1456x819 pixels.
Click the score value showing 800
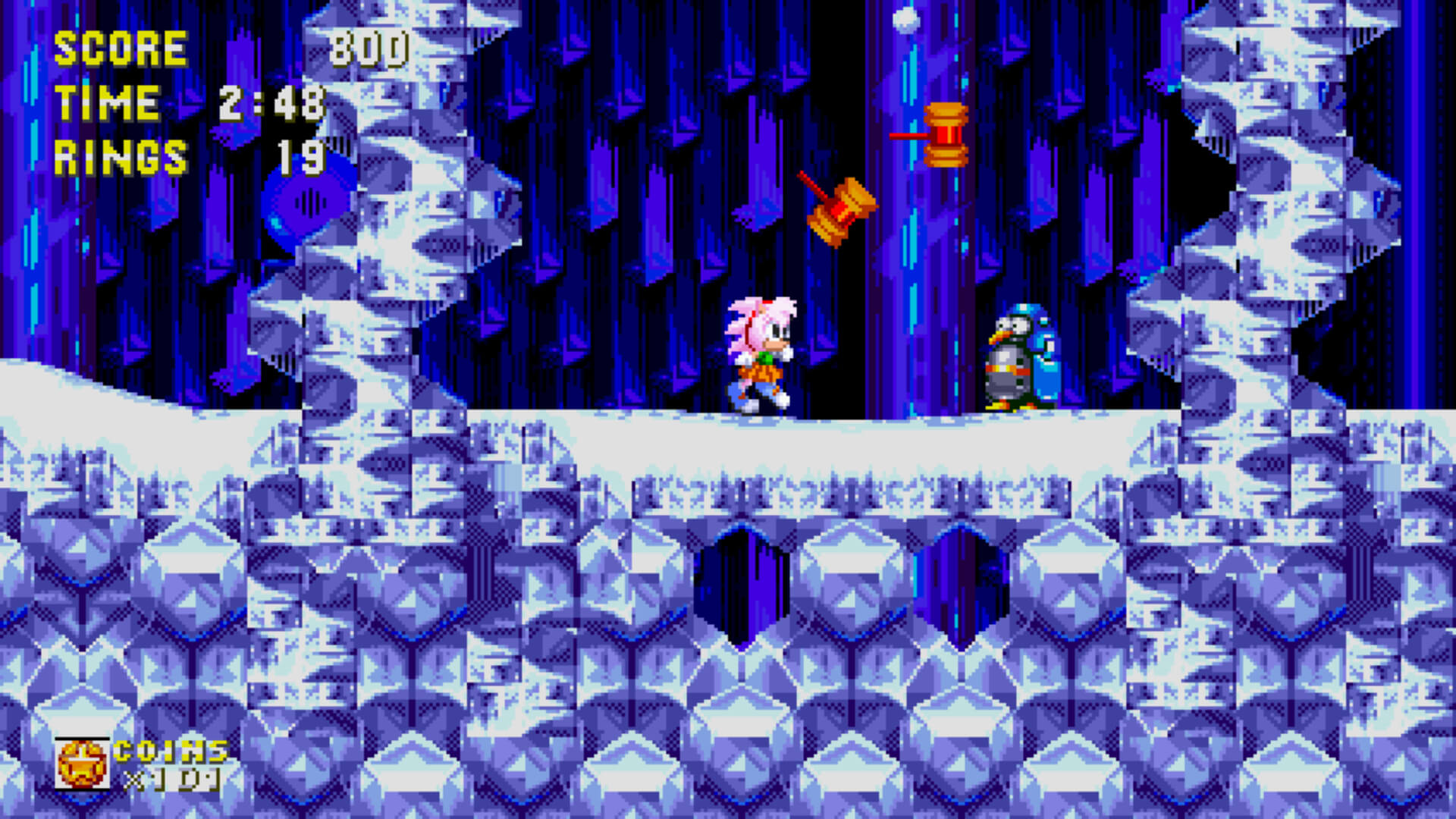(372, 48)
